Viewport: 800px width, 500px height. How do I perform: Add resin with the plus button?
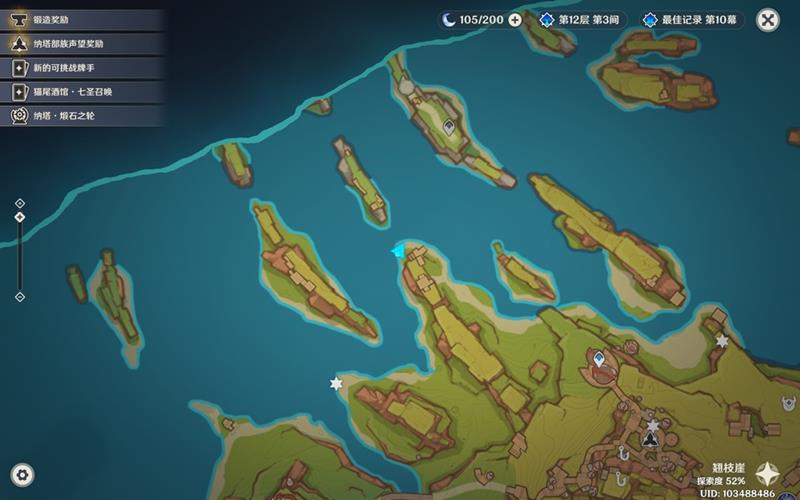(x=515, y=20)
